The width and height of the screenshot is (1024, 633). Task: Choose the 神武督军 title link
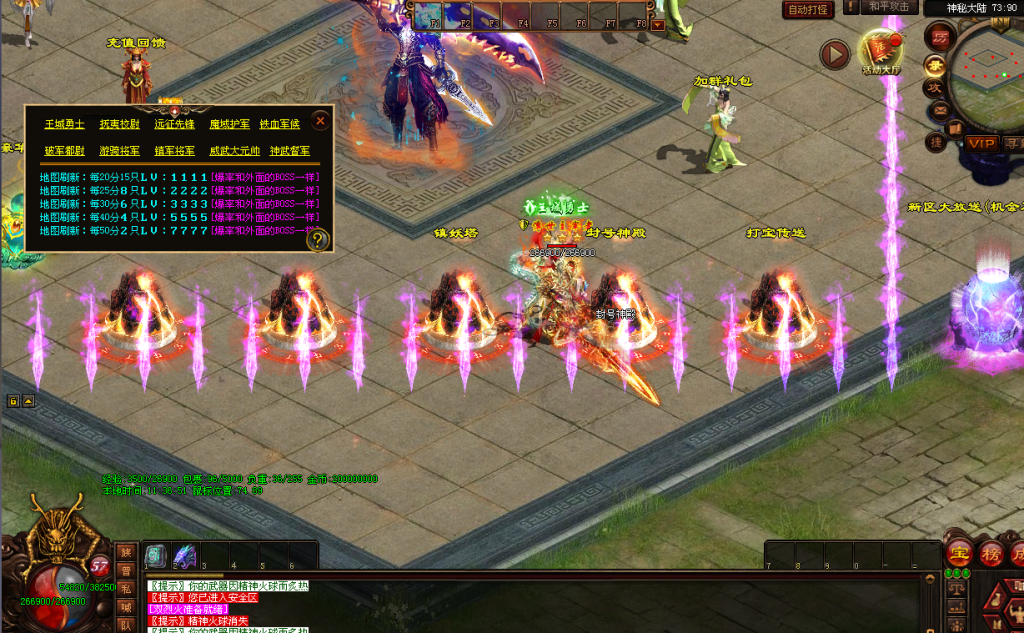(290, 151)
